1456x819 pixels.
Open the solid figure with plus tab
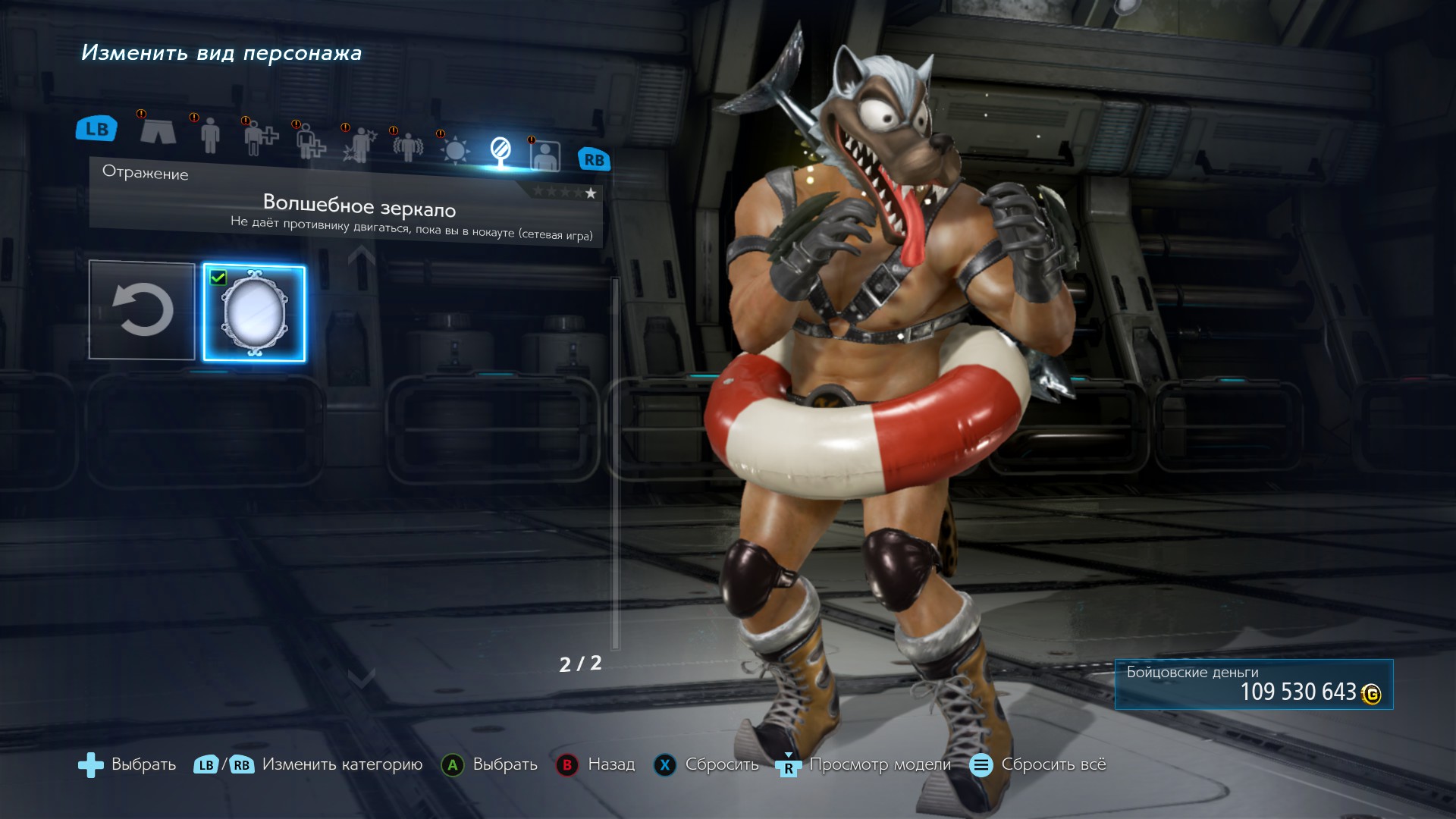click(x=260, y=138)
